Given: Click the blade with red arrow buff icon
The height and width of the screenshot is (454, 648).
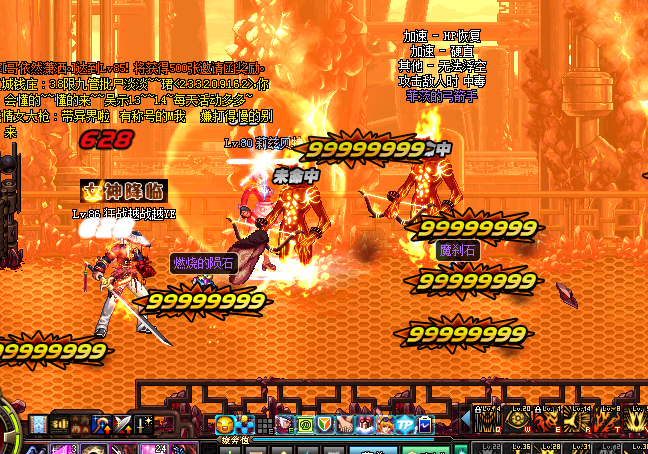Looking at the screenshot, I should (x=122, y=424).
